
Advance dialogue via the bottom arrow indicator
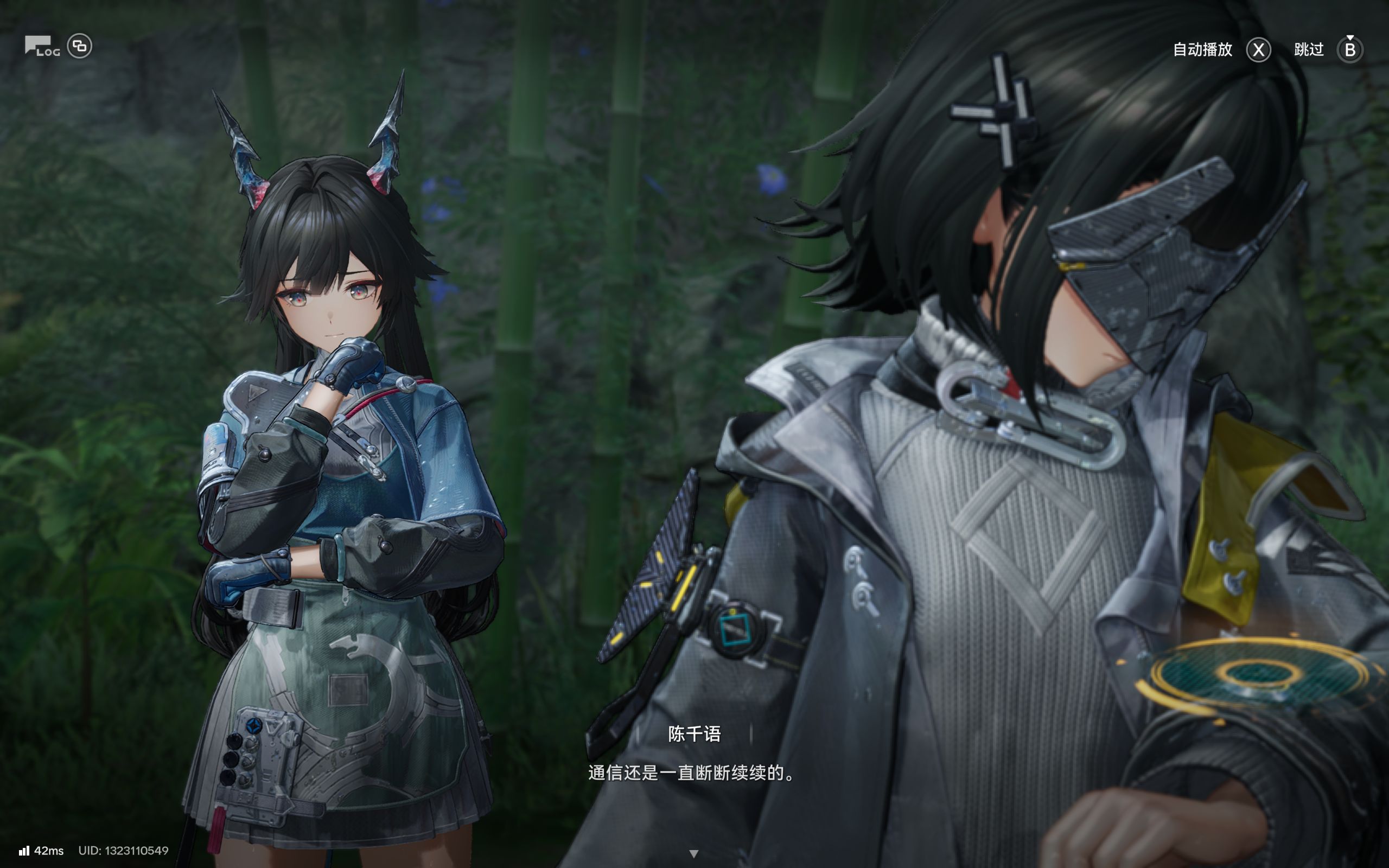pos(693,854)
